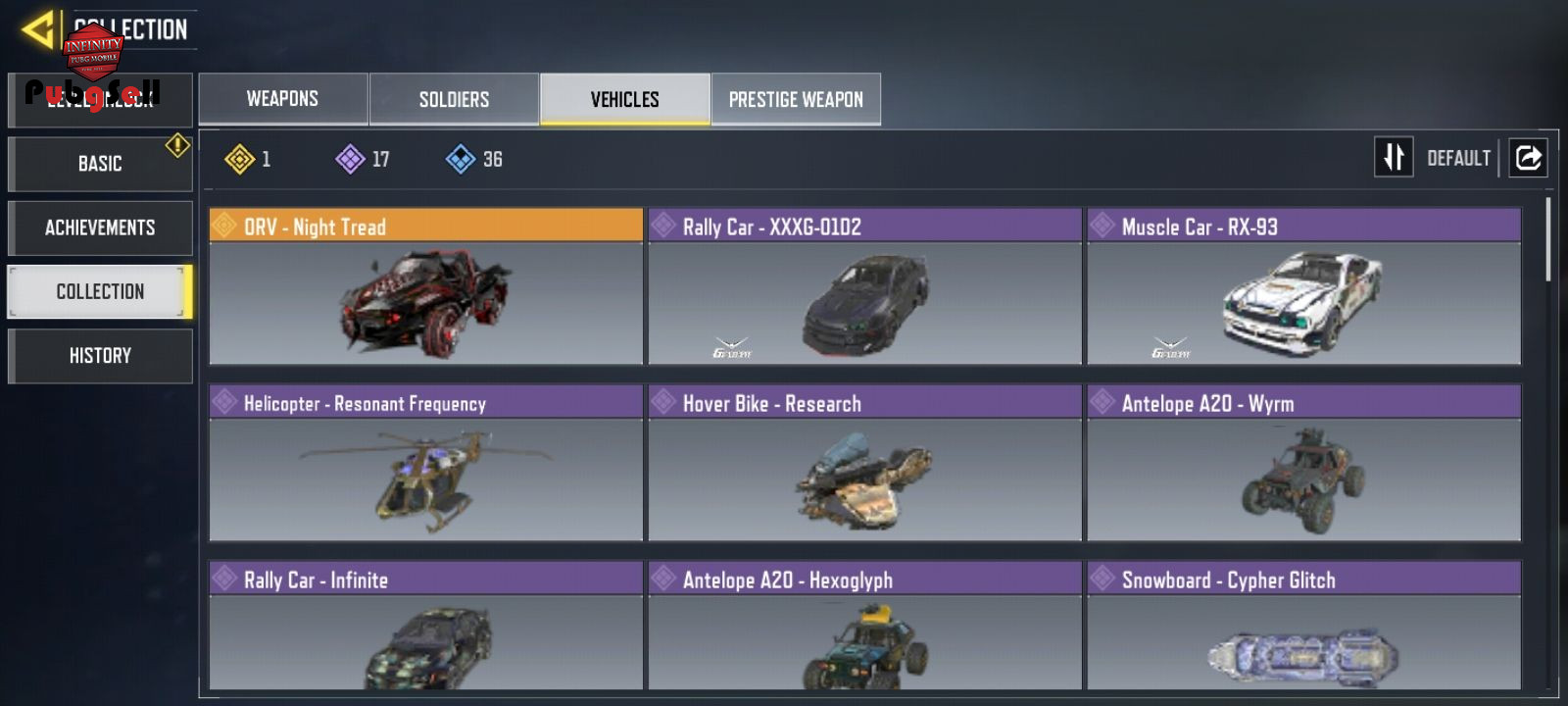This screenshot has width=1568, height=706.
Task: Select the Muscle Car - RX-93 card
Action: [x=1303, y=286]
